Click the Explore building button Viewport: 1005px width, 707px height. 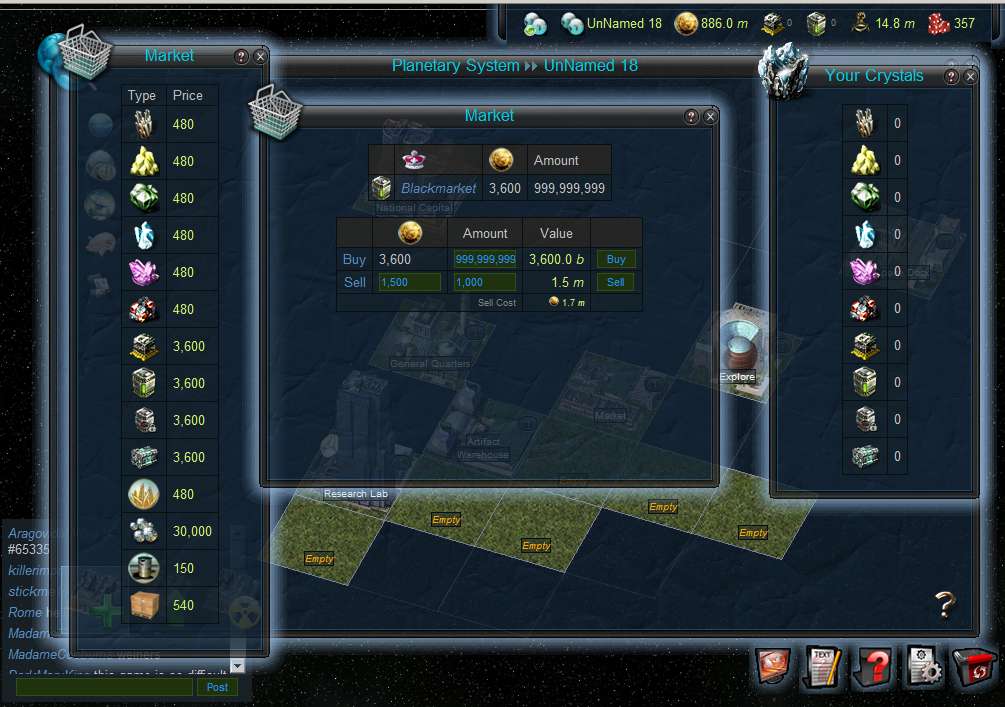pyautogui.click(x=739, y=355)
